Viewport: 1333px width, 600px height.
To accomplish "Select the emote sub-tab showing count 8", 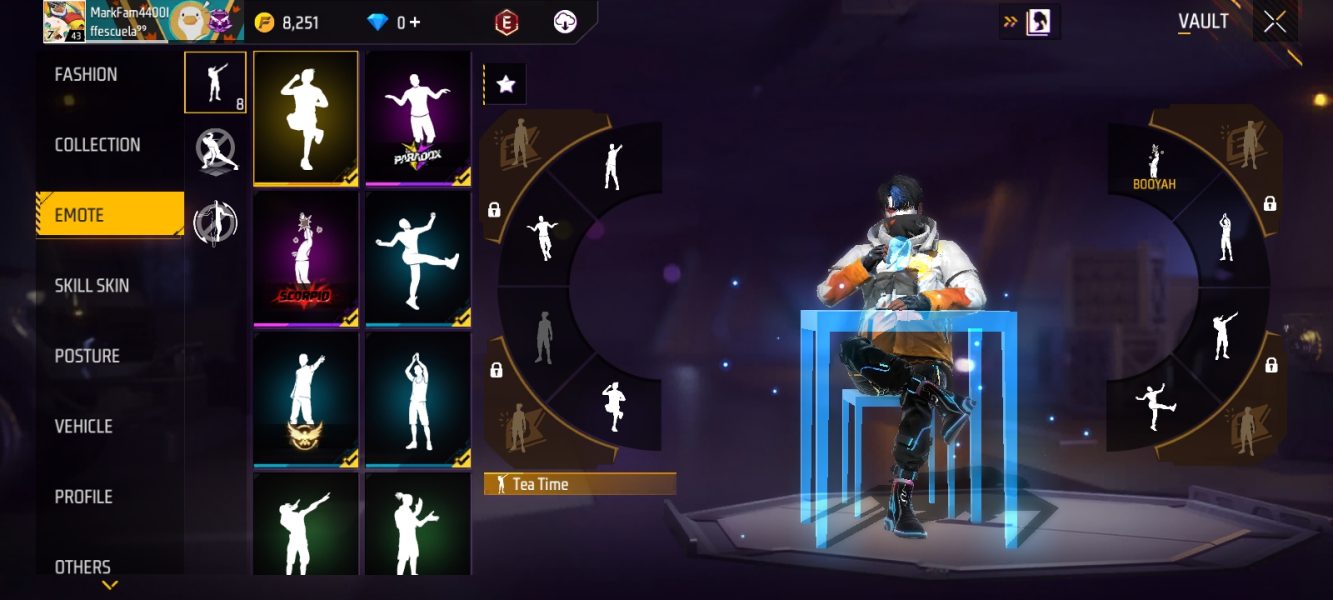I will click(215, 82).
